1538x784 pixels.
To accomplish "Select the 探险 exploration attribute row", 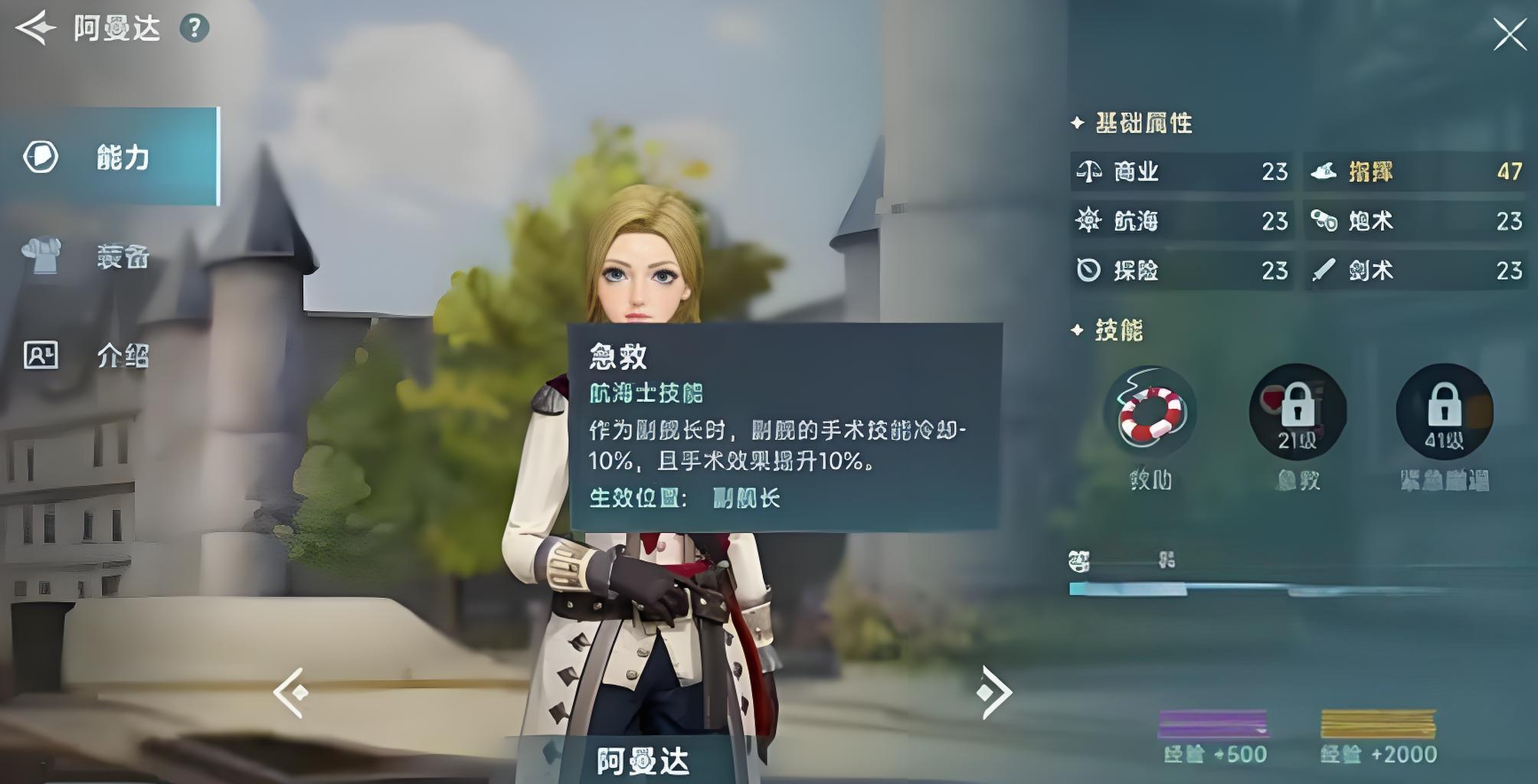I will pos(1182,270).
